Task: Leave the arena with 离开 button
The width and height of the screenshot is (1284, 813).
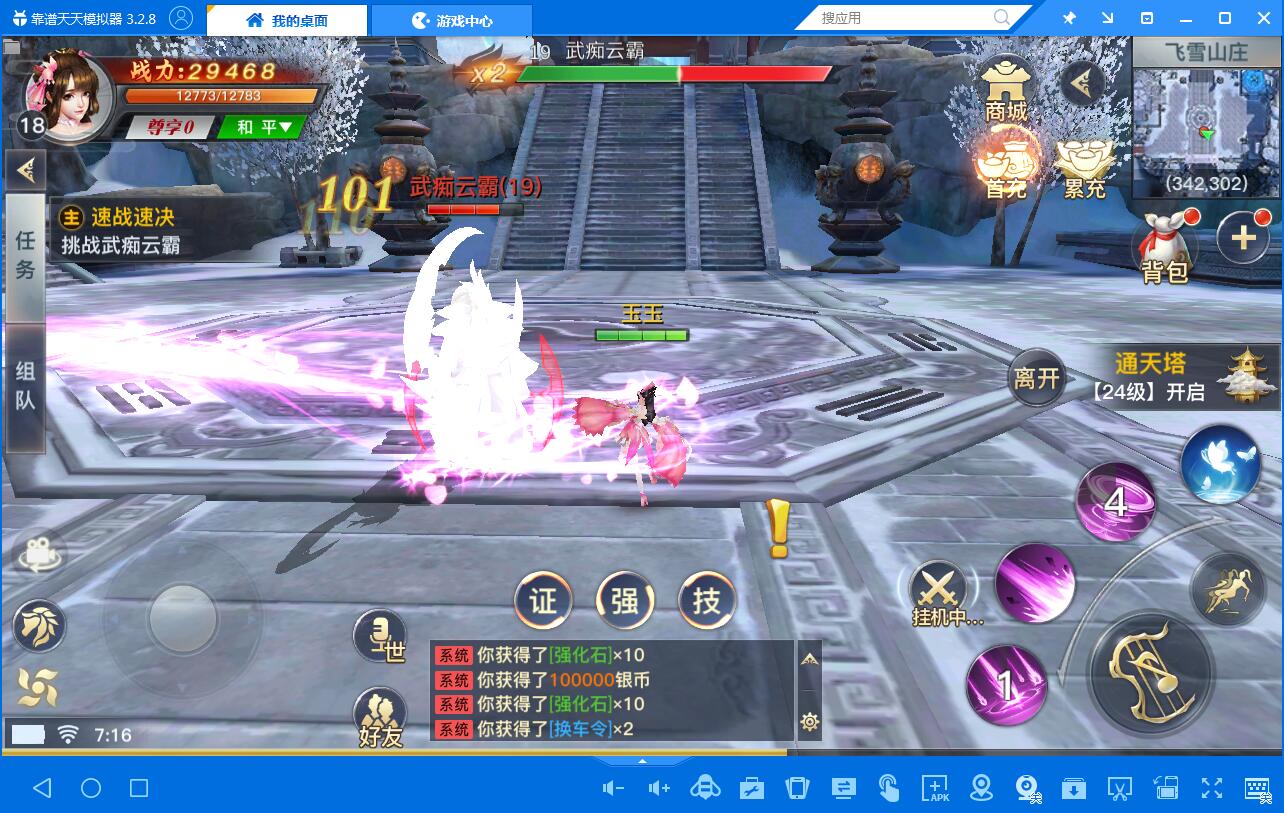Action: point(1036,378)
